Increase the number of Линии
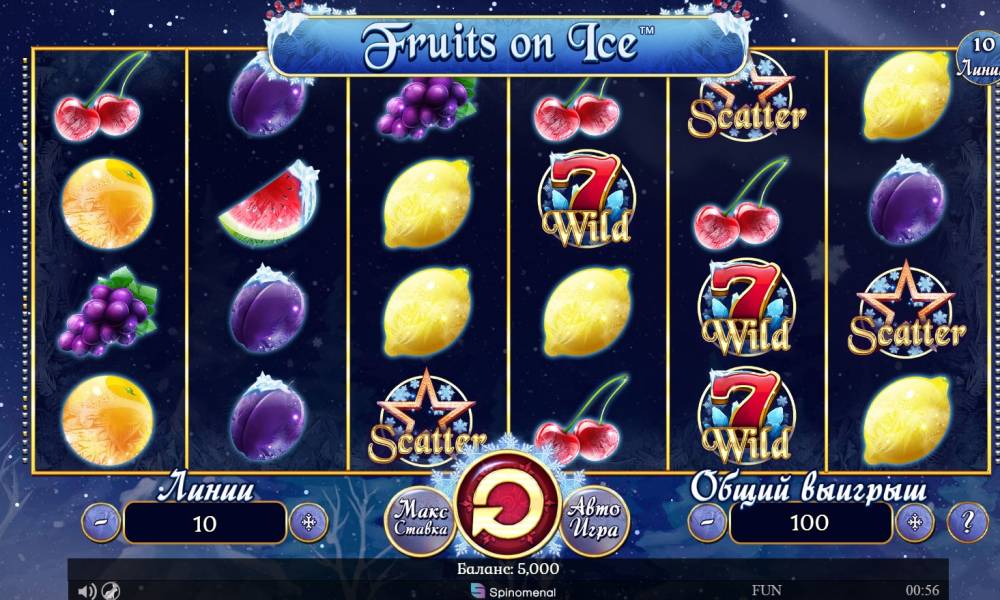 (308, 522)
